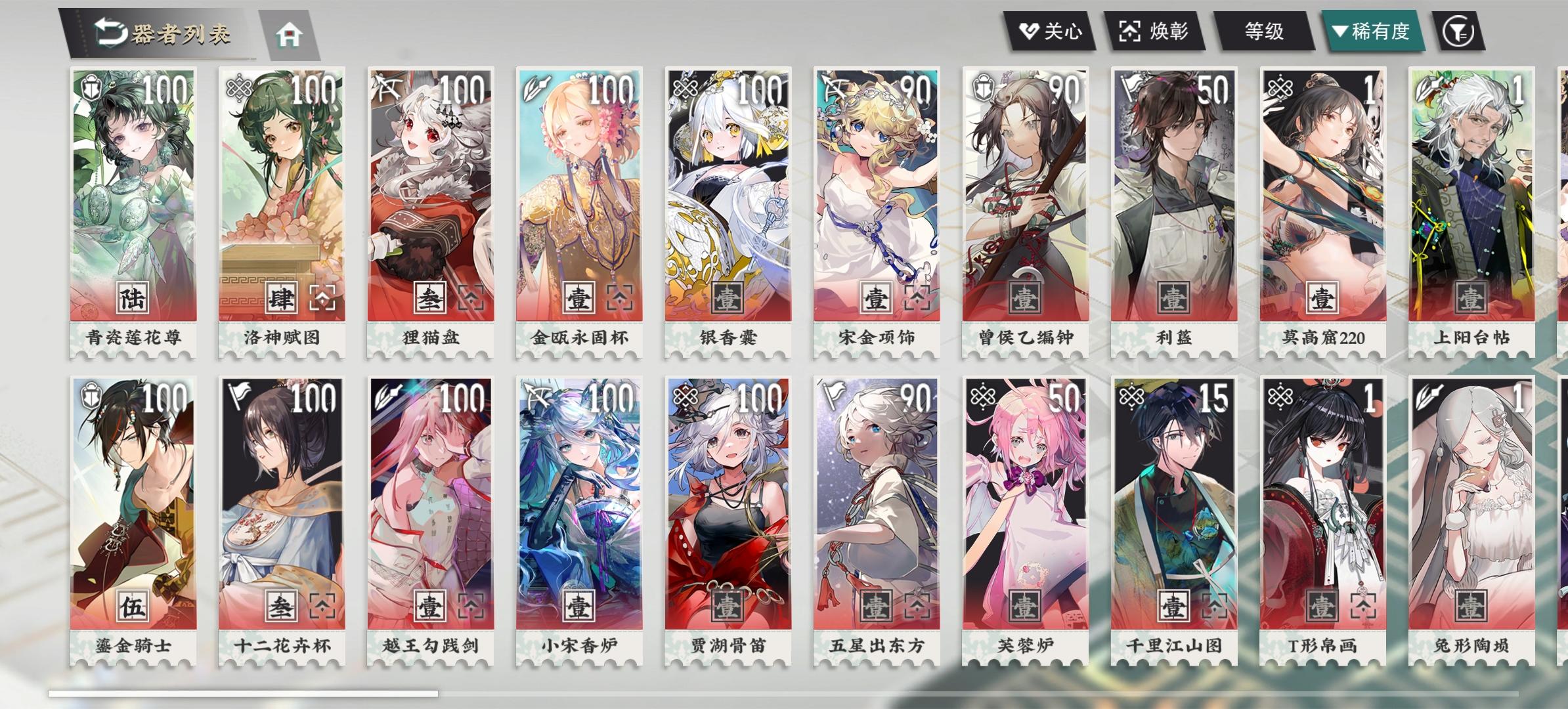This screenshot has width=1568, height=709.
Task: Switch sorting to 等级
Action: (1263, 30)
